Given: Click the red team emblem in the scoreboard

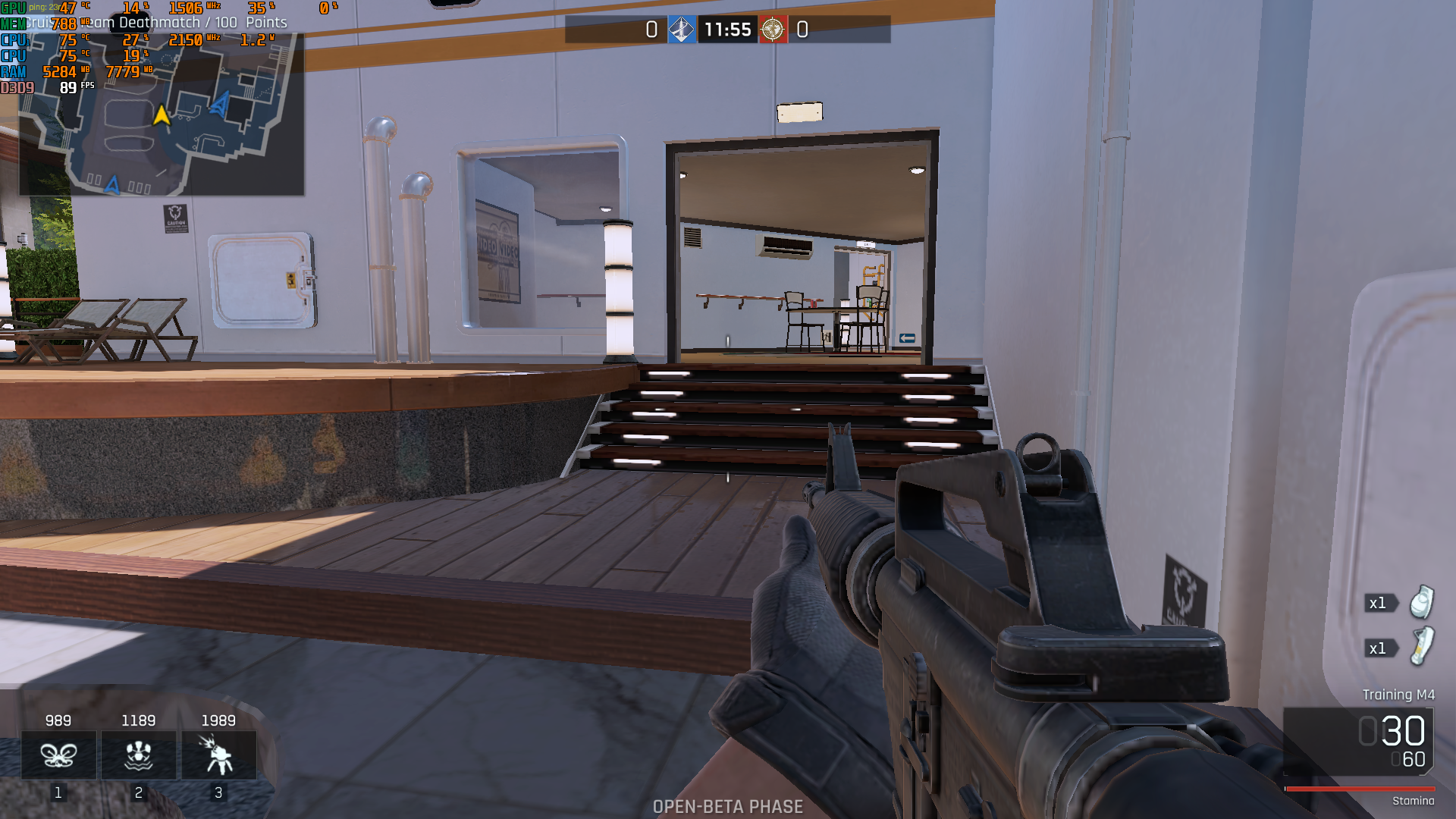Looking at the screenshot, I should click(x=773, y=31).
